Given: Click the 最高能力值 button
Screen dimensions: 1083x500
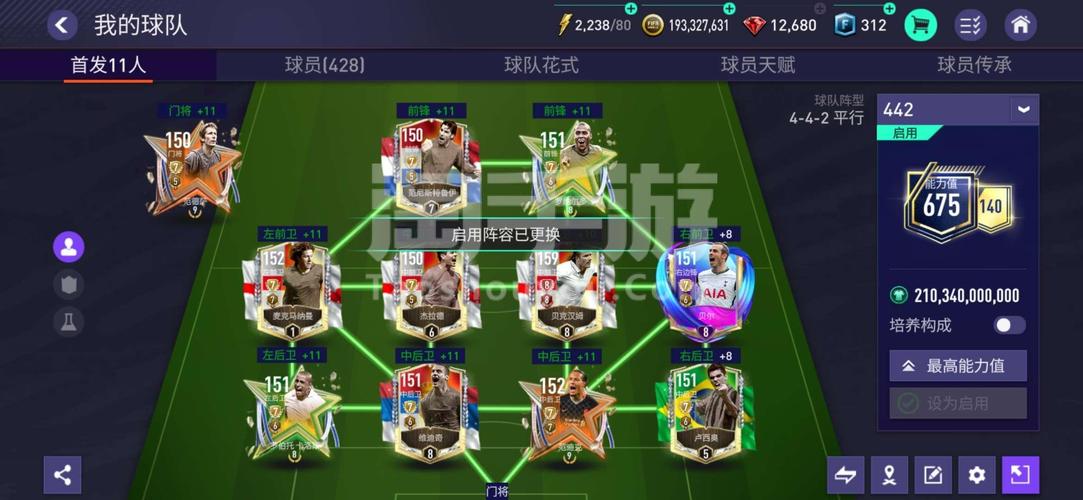Looking at the screenshot, I should (957, 366).
